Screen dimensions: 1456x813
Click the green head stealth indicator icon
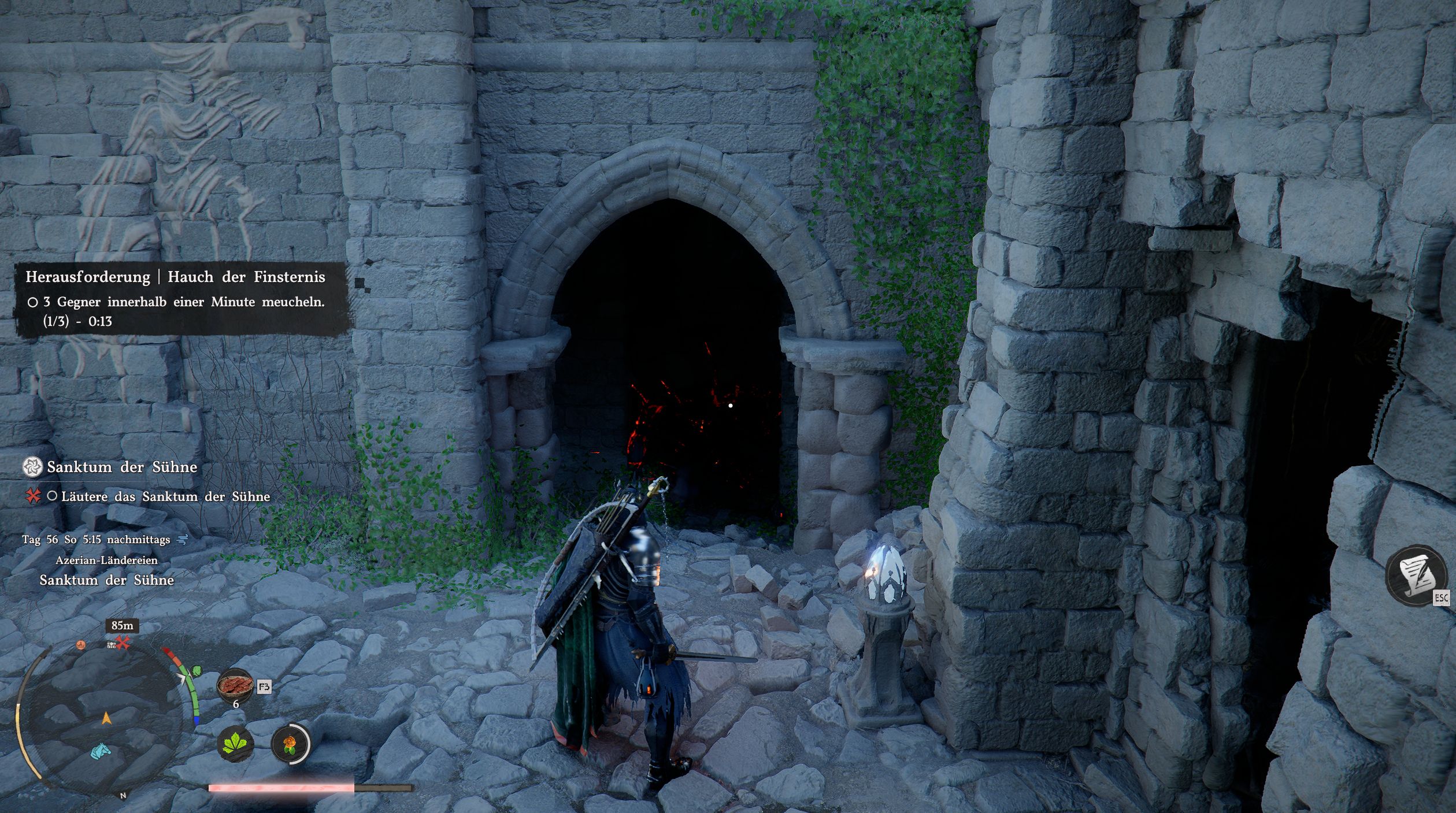pos(197,671)
